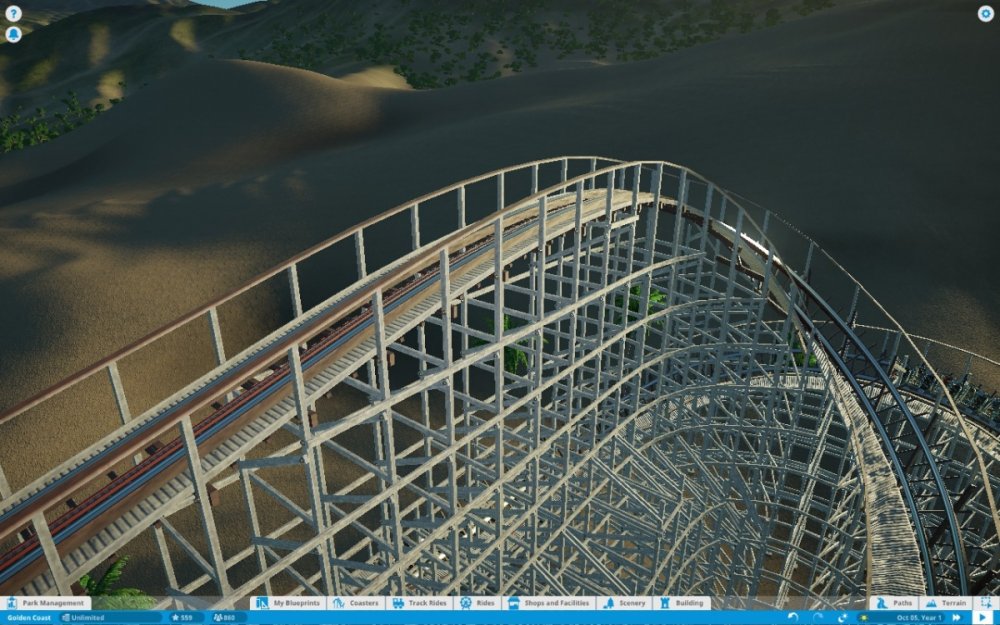Redo the last undone action
1000x625 pixels.
(817, 617)
